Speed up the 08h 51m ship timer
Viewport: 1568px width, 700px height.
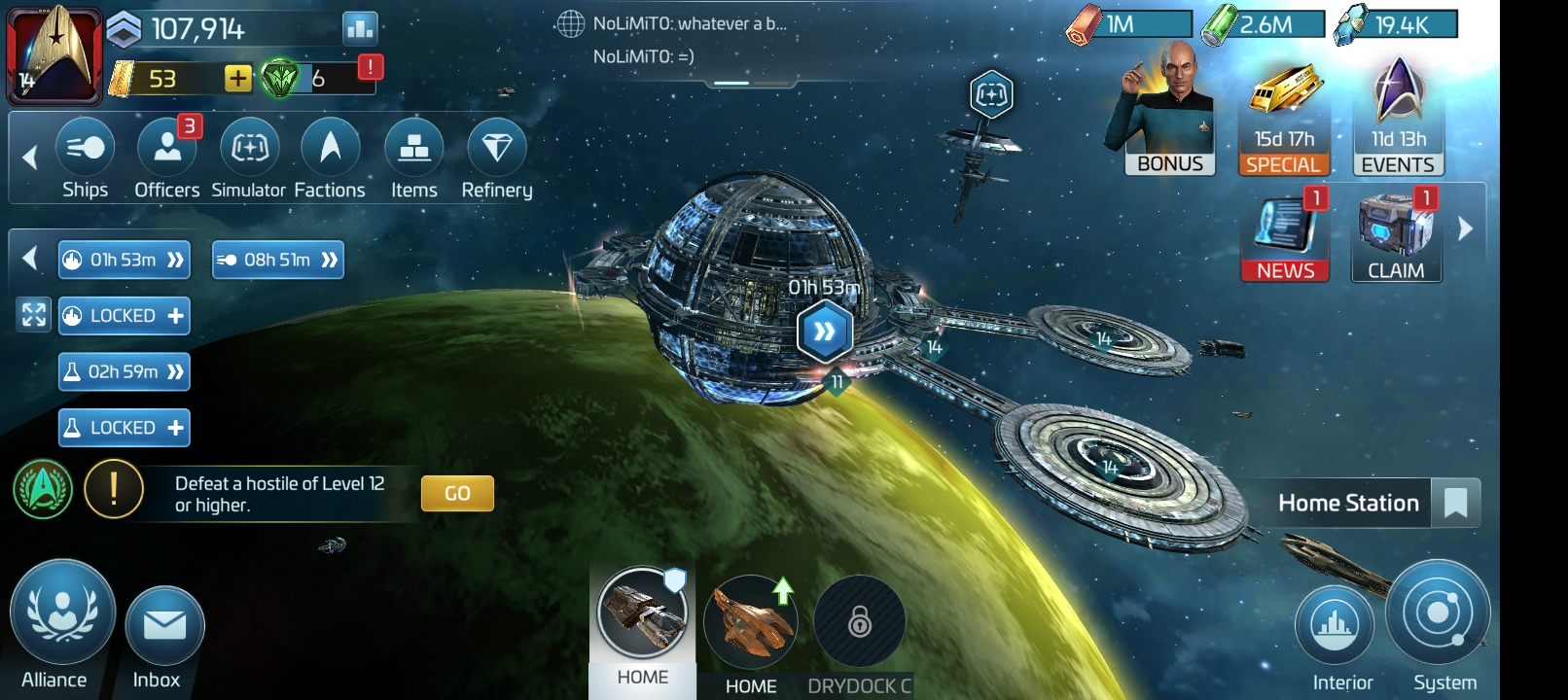point(330,260)
